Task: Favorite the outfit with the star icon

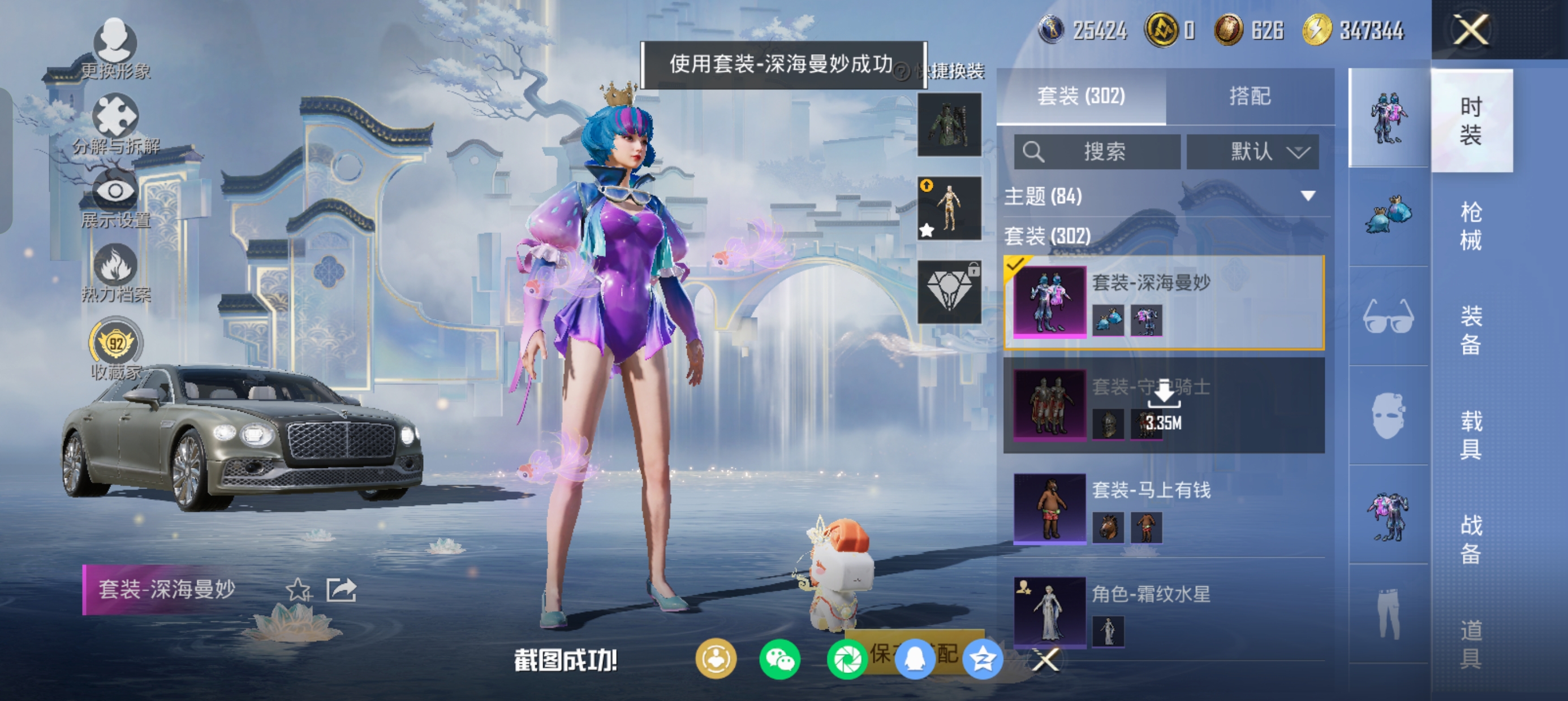Action: pos(298,590)
